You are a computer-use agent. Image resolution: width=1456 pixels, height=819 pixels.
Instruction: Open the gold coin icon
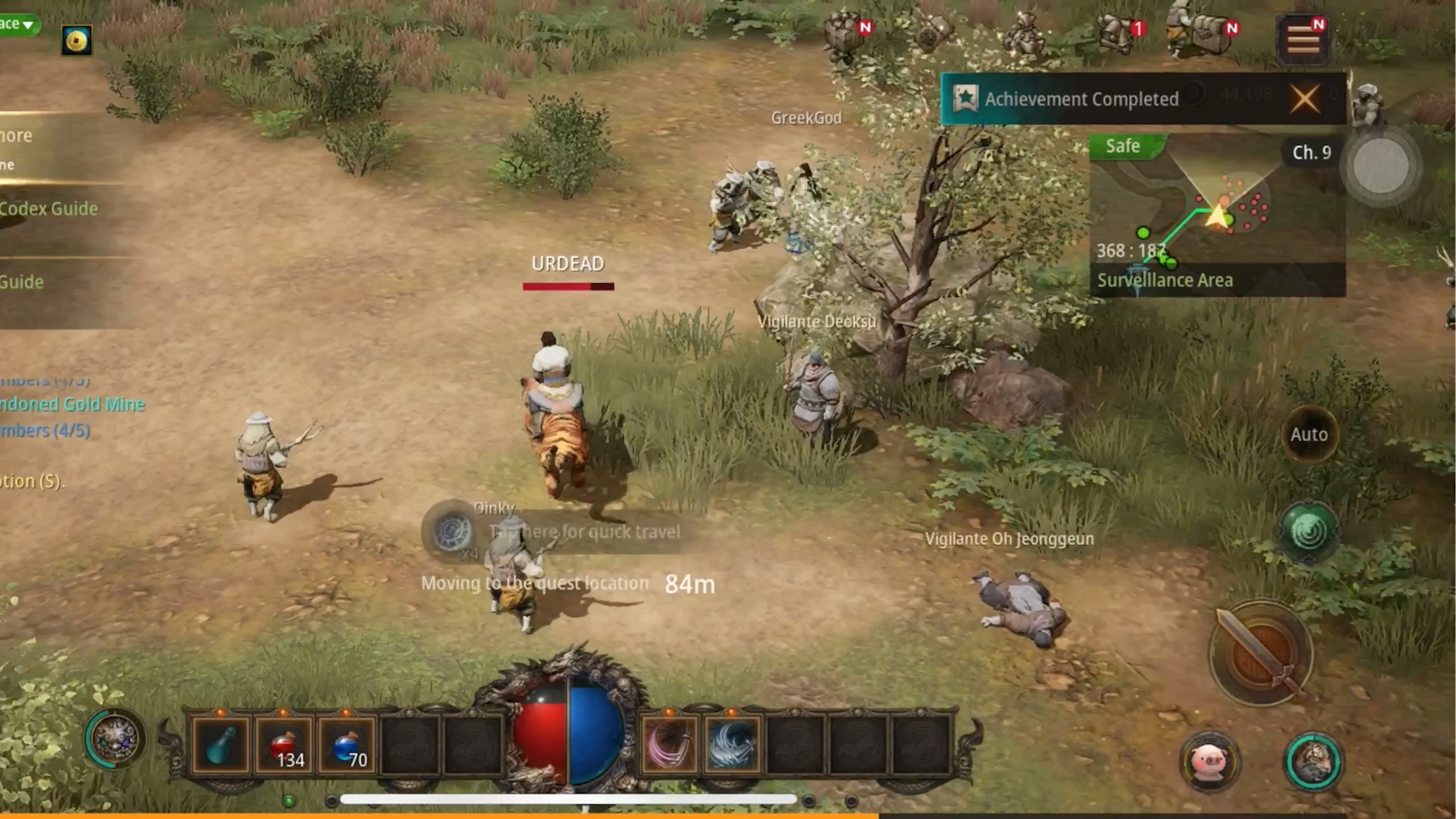(76, 41)
